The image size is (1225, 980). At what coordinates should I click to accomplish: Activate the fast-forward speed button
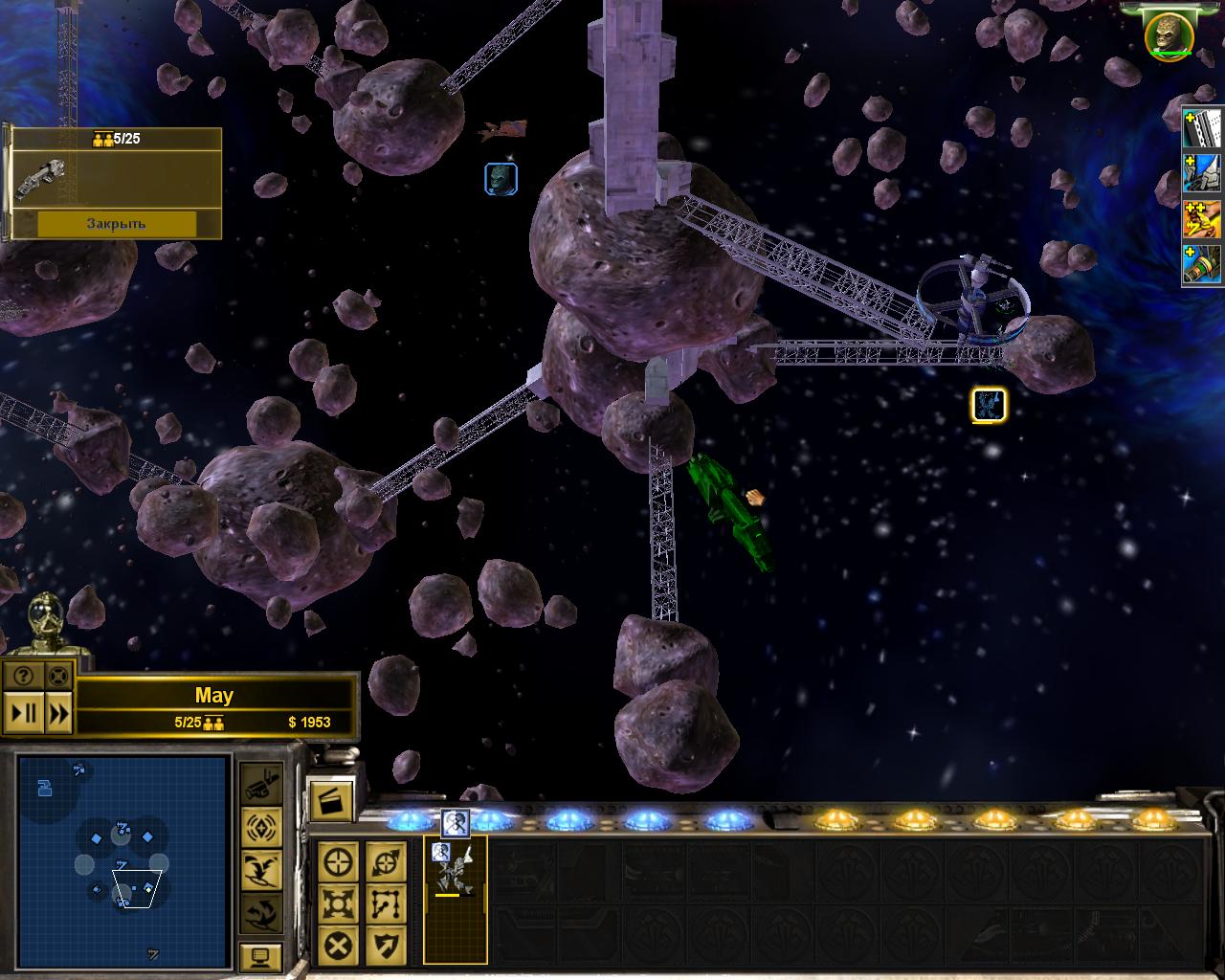pyautogui.click(x=58, y=713)
